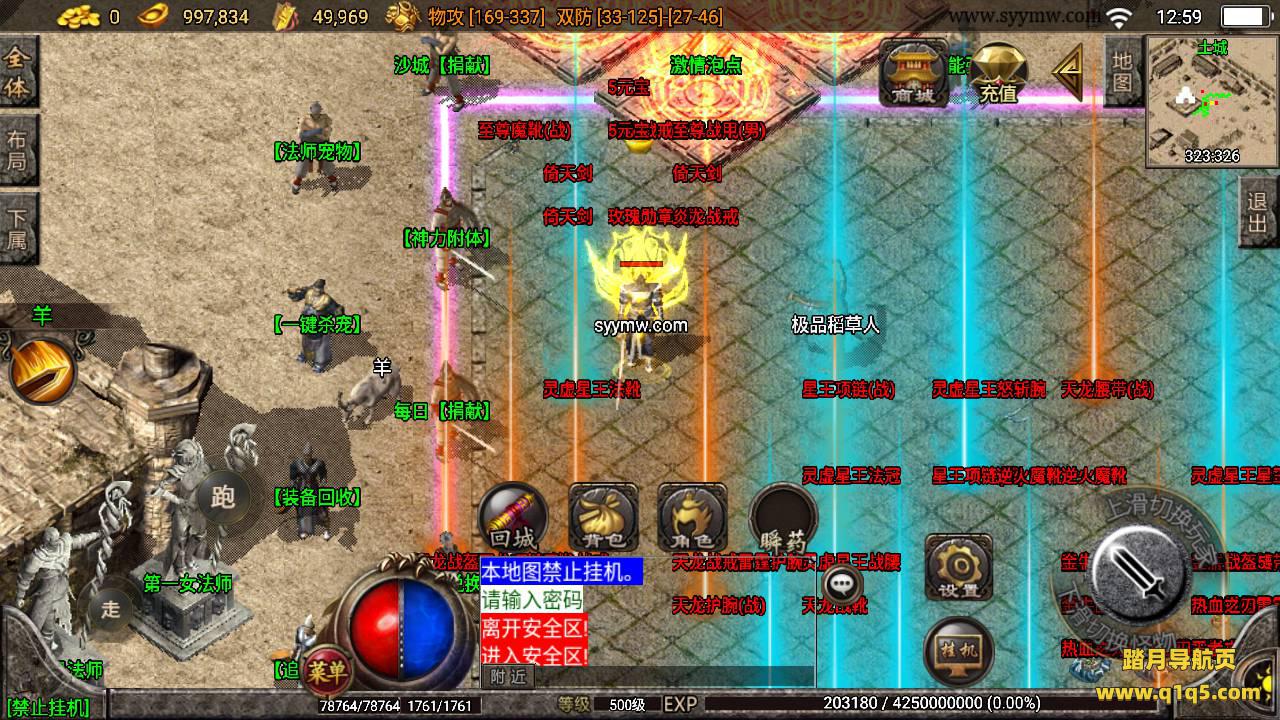This screenshot has height=720, width=1280.
Task: Open the 地图 map button
Action: 1123,71
